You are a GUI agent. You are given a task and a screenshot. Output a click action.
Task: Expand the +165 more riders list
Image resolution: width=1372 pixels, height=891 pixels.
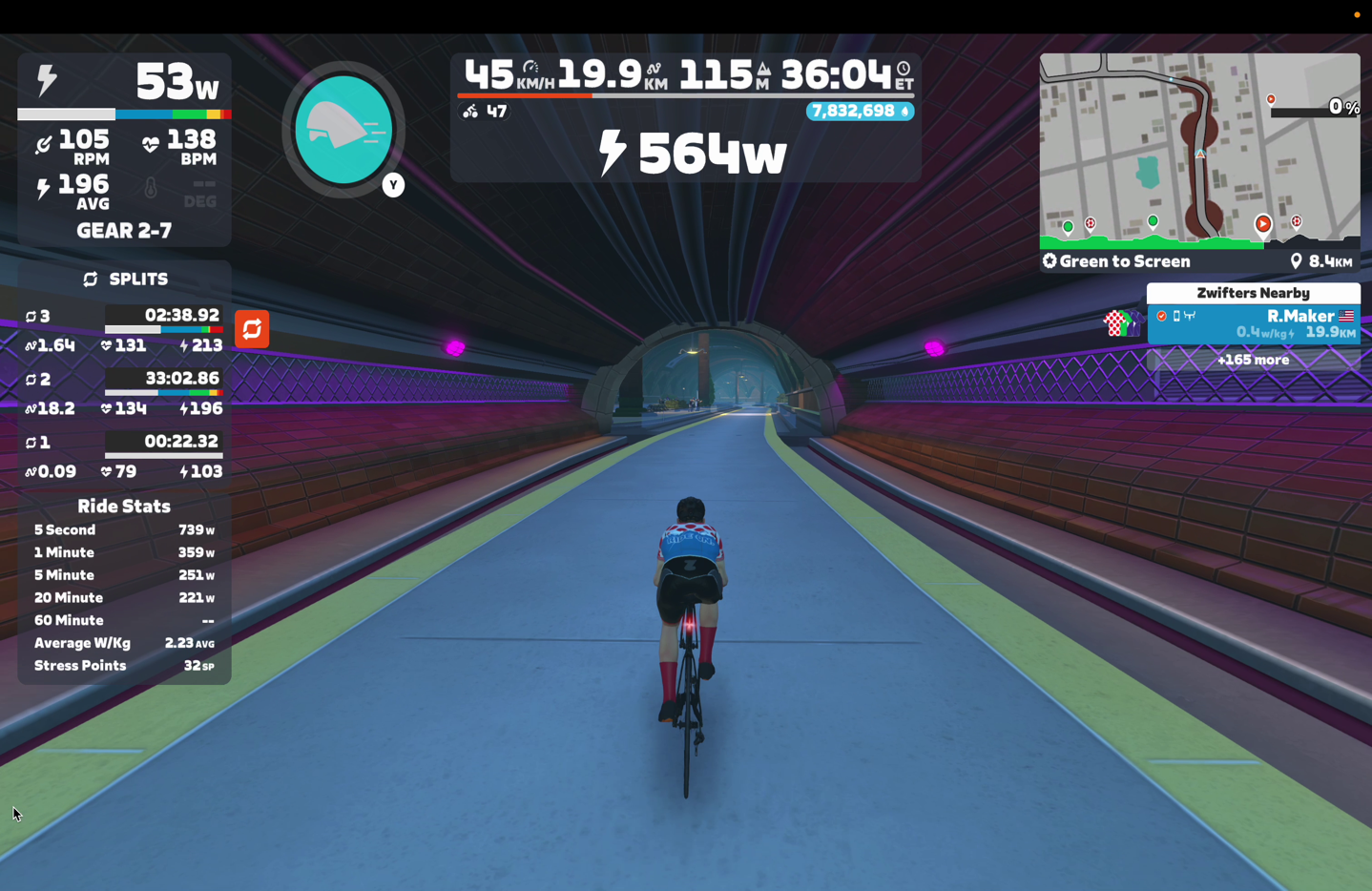click(1253, 360)
